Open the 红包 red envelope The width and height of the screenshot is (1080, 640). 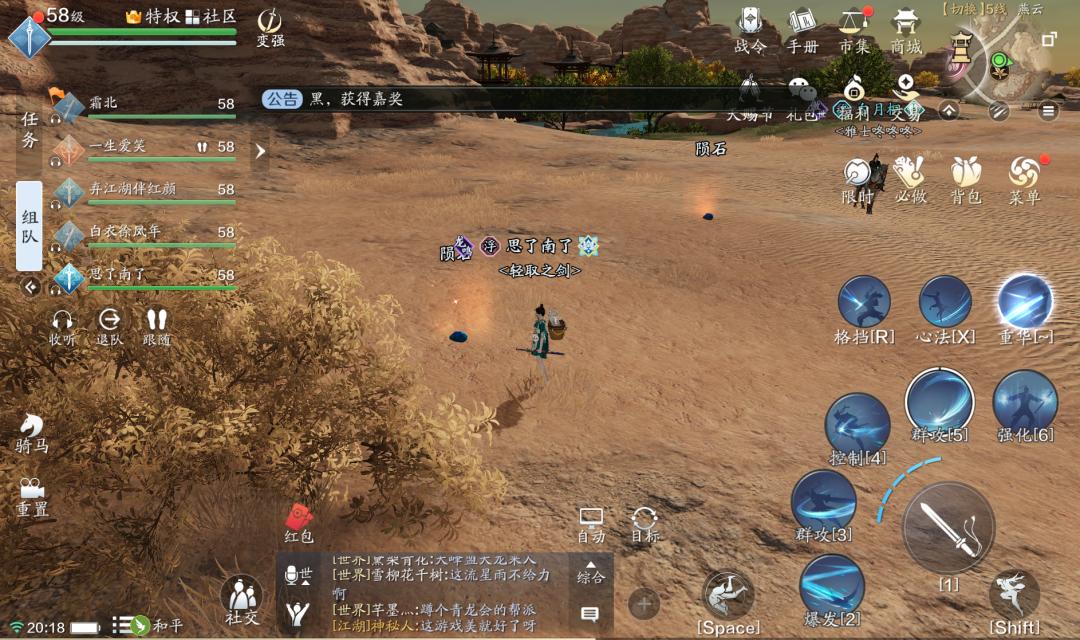tap(299, 522)
